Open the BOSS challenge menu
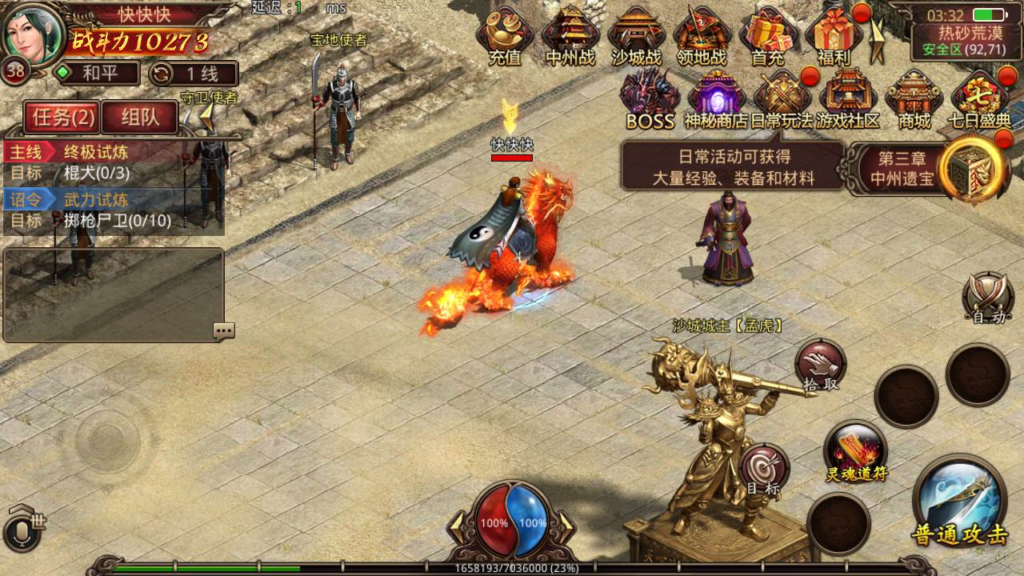Image resolution: width=1024 pixels, height=576 pixels. (650, 98)
